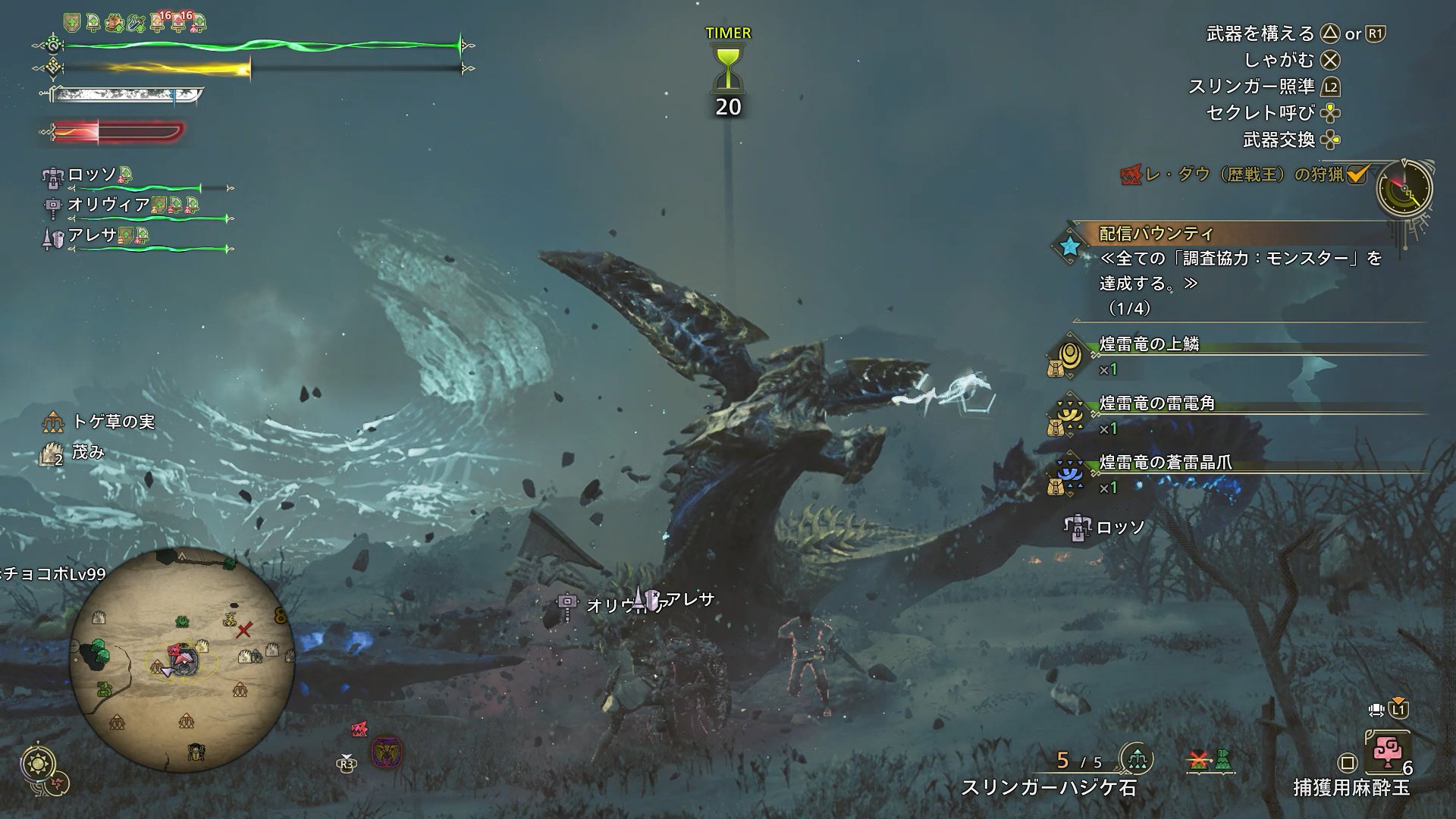1456x819 pixels.
Task: Select party member アレサ in the list
Action: pos(93,236)
